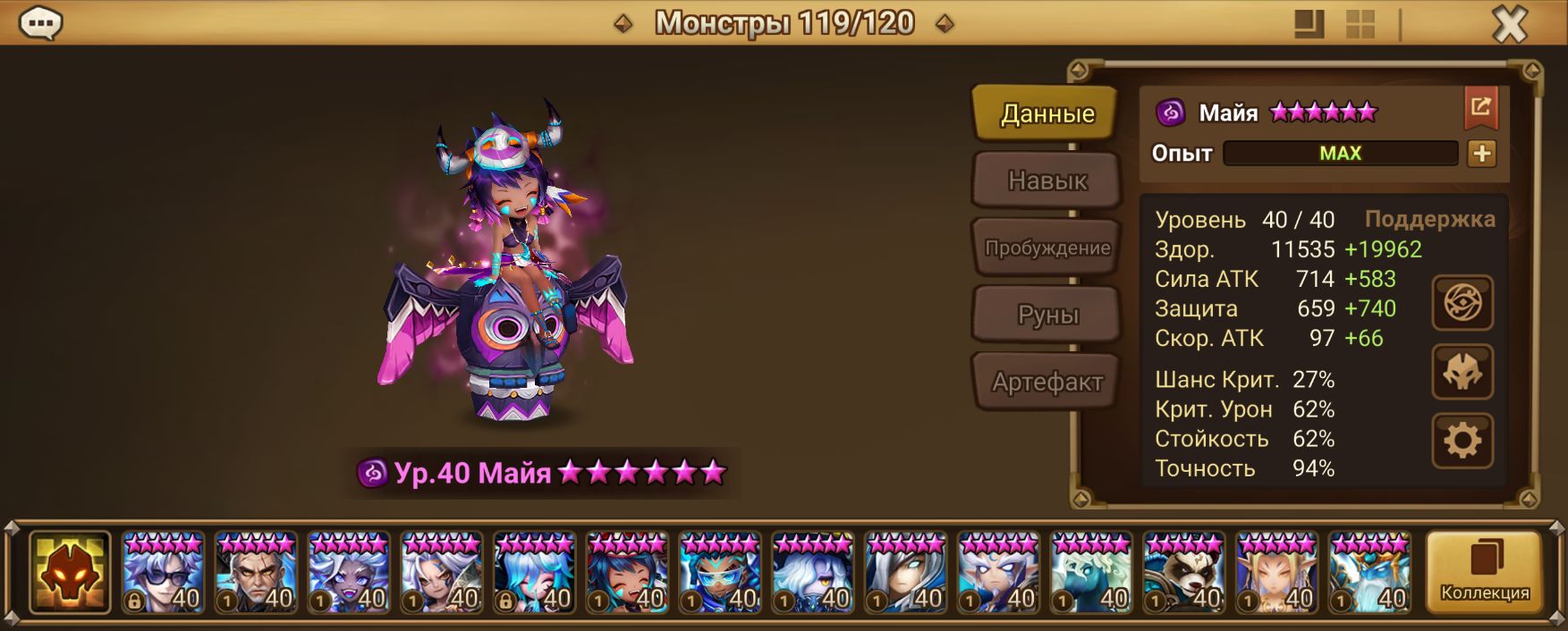Image resolution: width=1568 pixels, height=631 pixels.
Task: Open the chat bubble
Action: tap(40, 23)
